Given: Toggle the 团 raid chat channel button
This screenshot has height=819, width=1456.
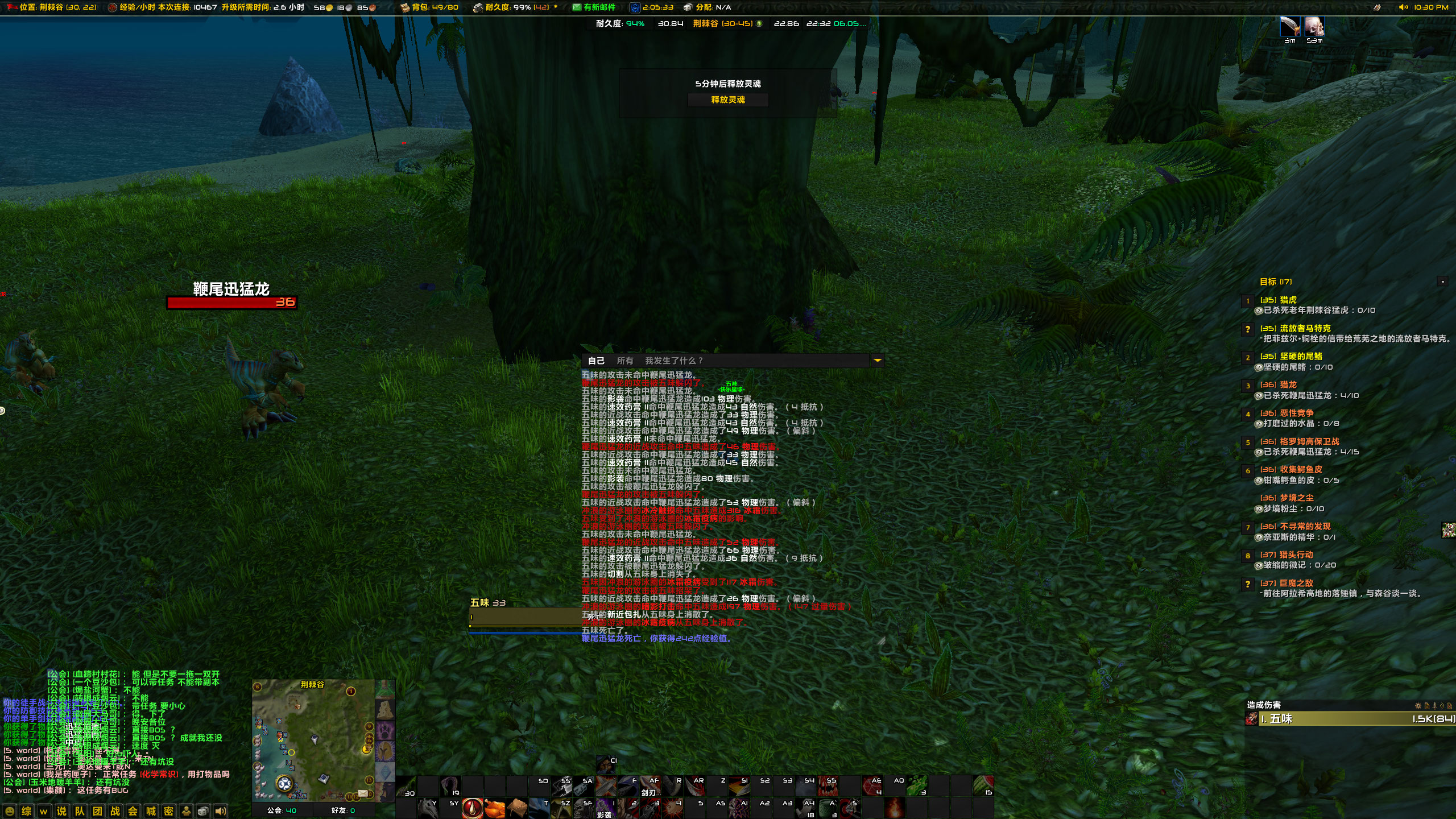Looking at the screenshot, I should (97, 812).
